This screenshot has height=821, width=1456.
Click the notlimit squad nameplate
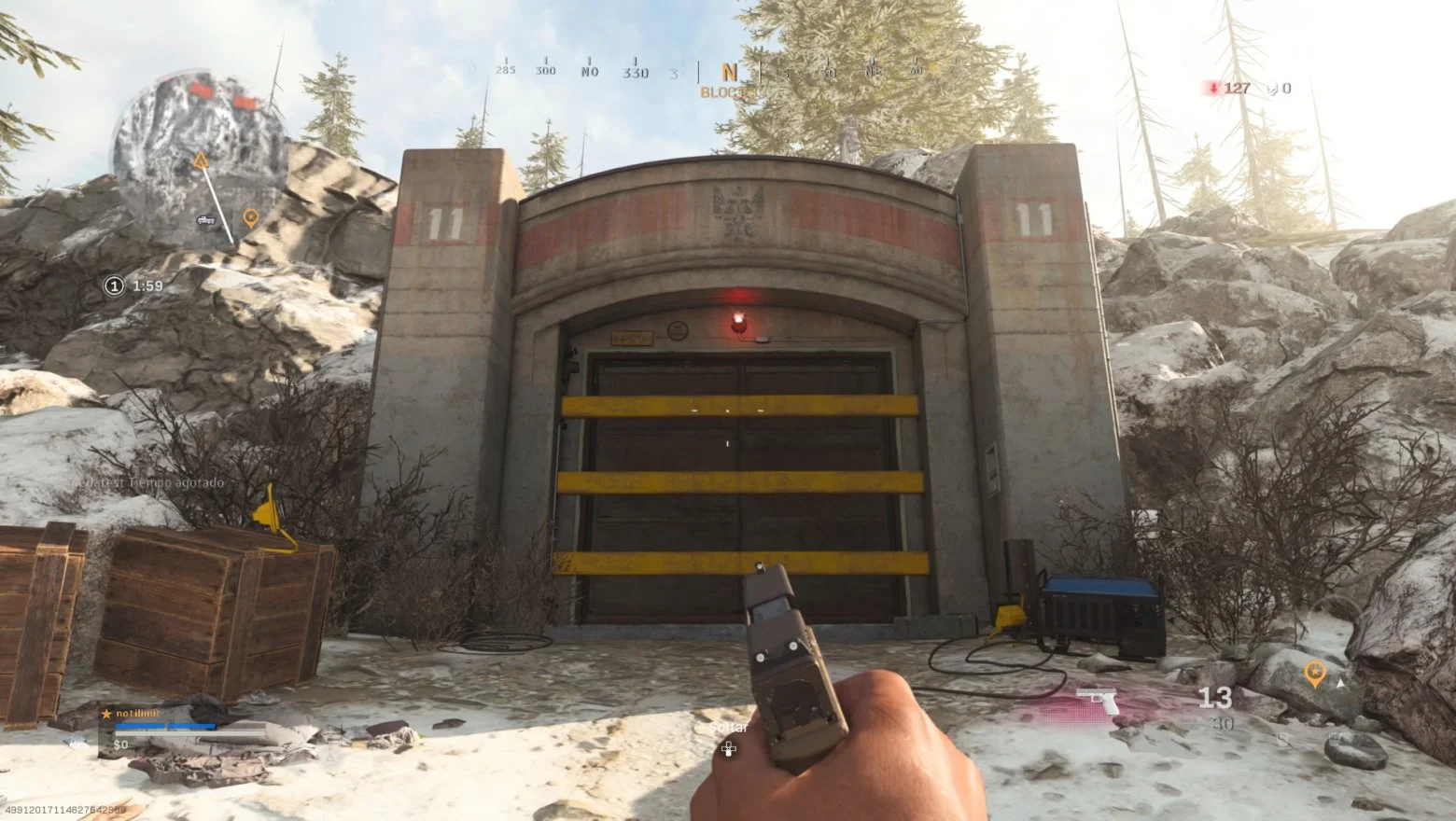click(137, 714)
